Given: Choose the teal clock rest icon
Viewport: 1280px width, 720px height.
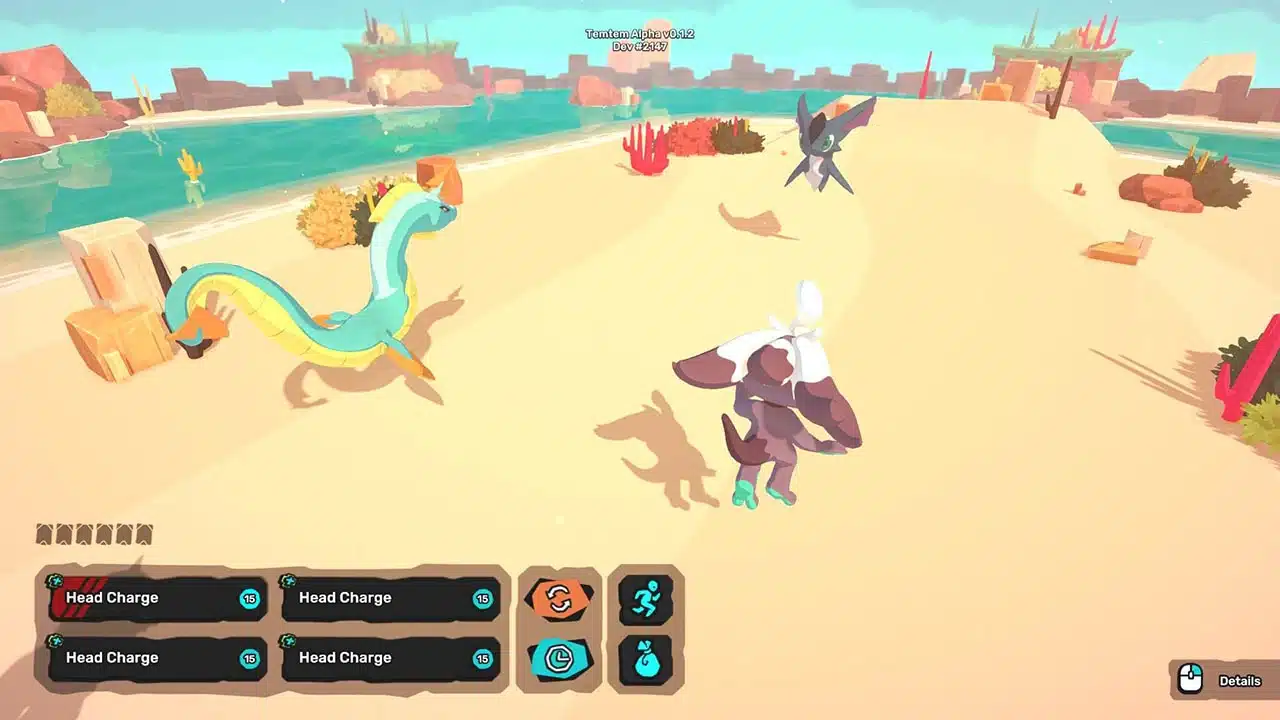Looking at the screenshot, I should 559,658.
